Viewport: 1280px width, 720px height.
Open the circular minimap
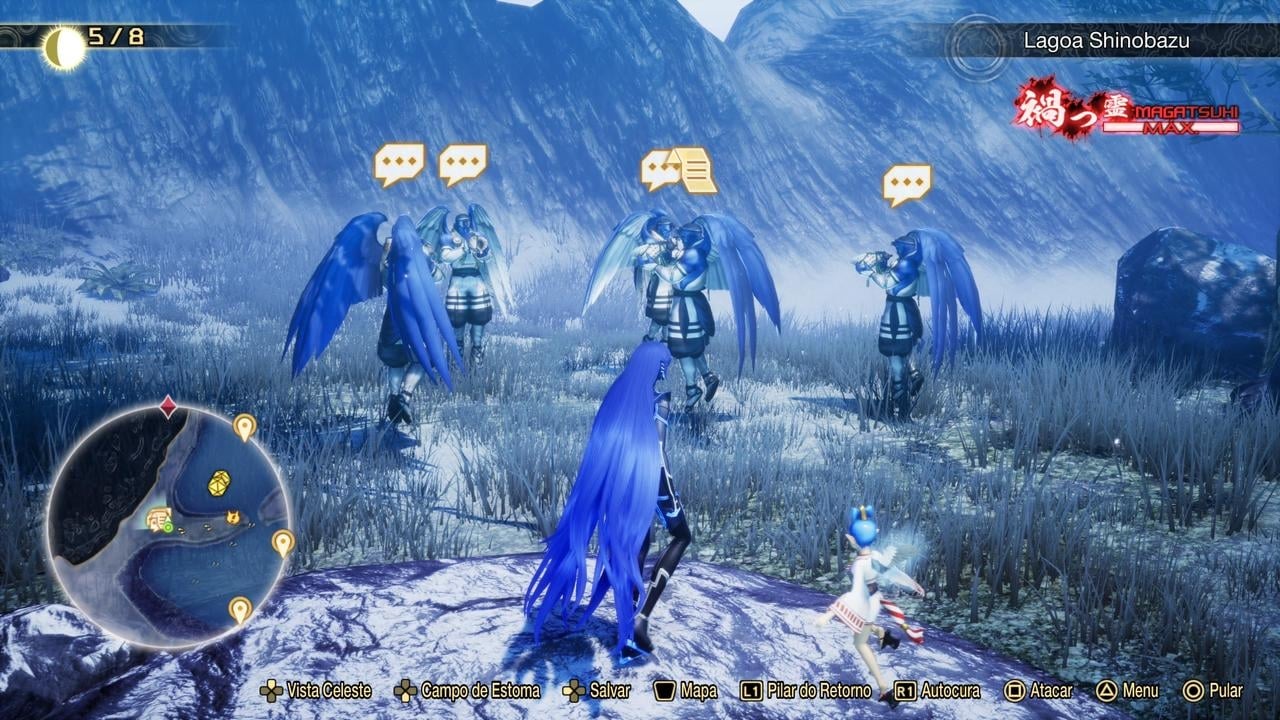pyautogui.click(x=168, y=525)
